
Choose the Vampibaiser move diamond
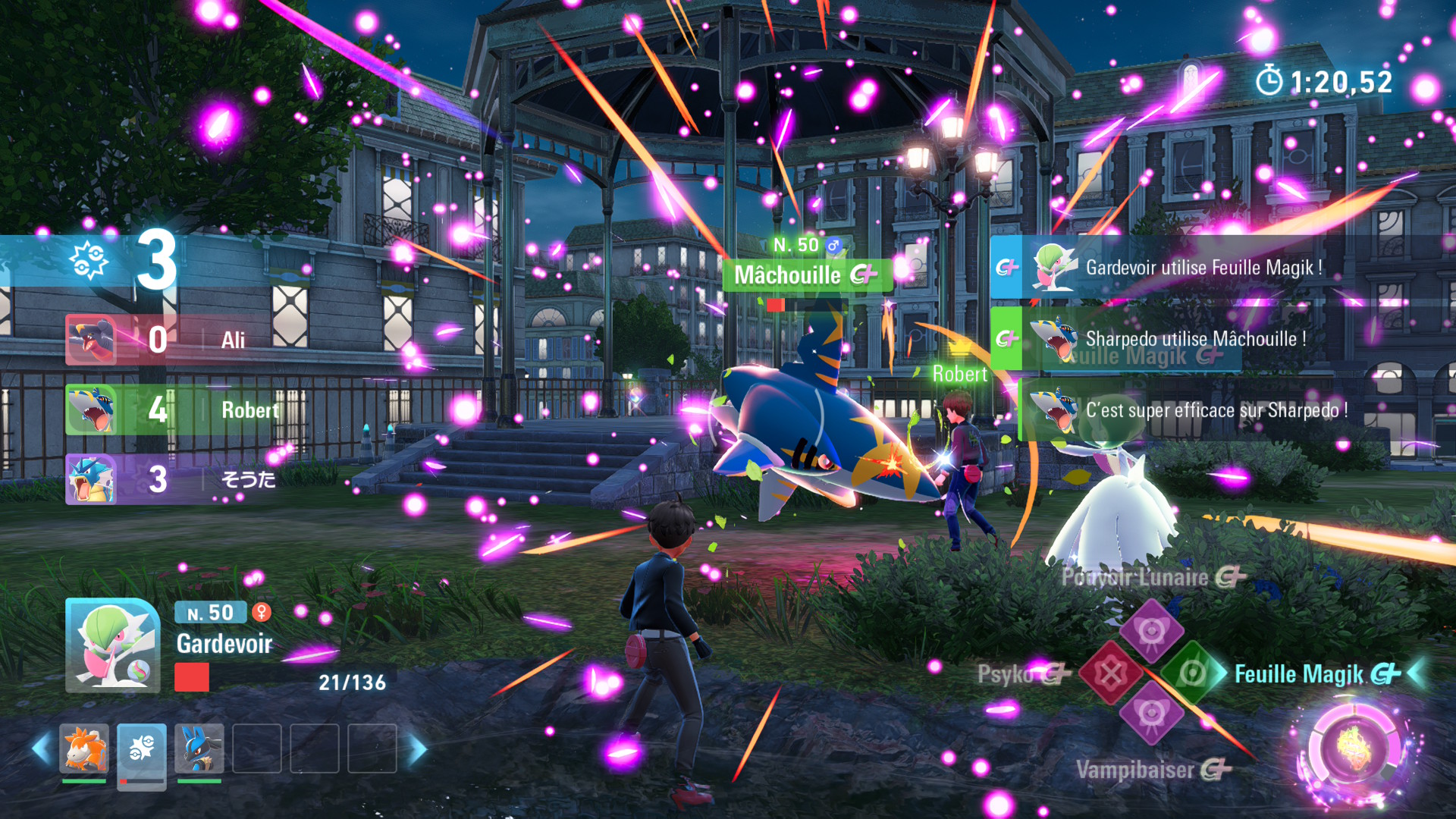click(1151, 714)
